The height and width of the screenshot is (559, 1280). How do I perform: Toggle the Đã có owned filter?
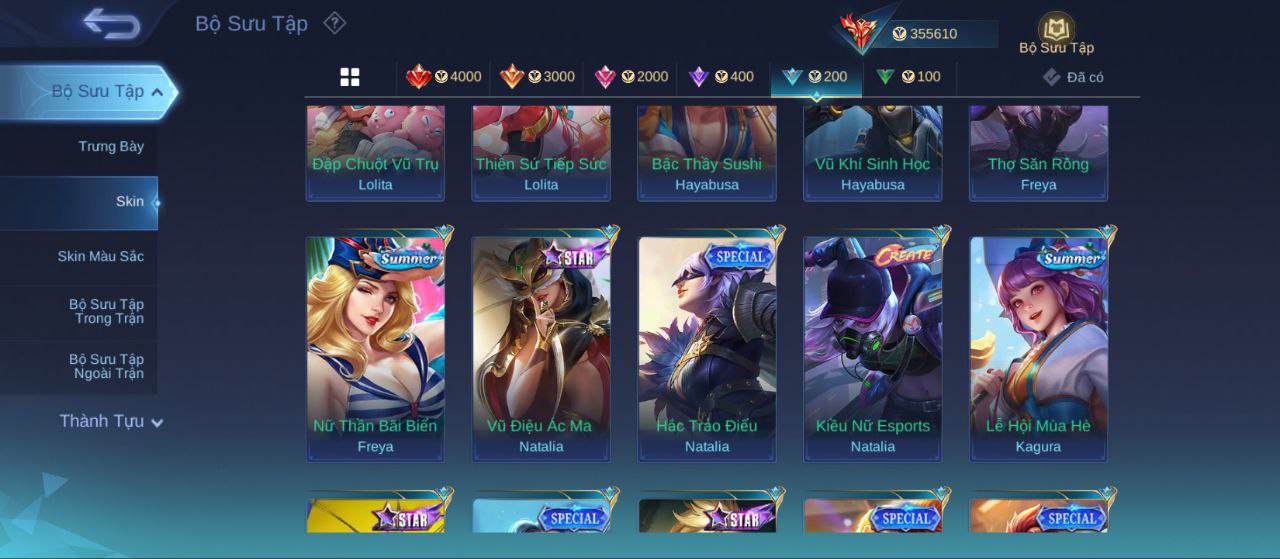click(1073, 77)
